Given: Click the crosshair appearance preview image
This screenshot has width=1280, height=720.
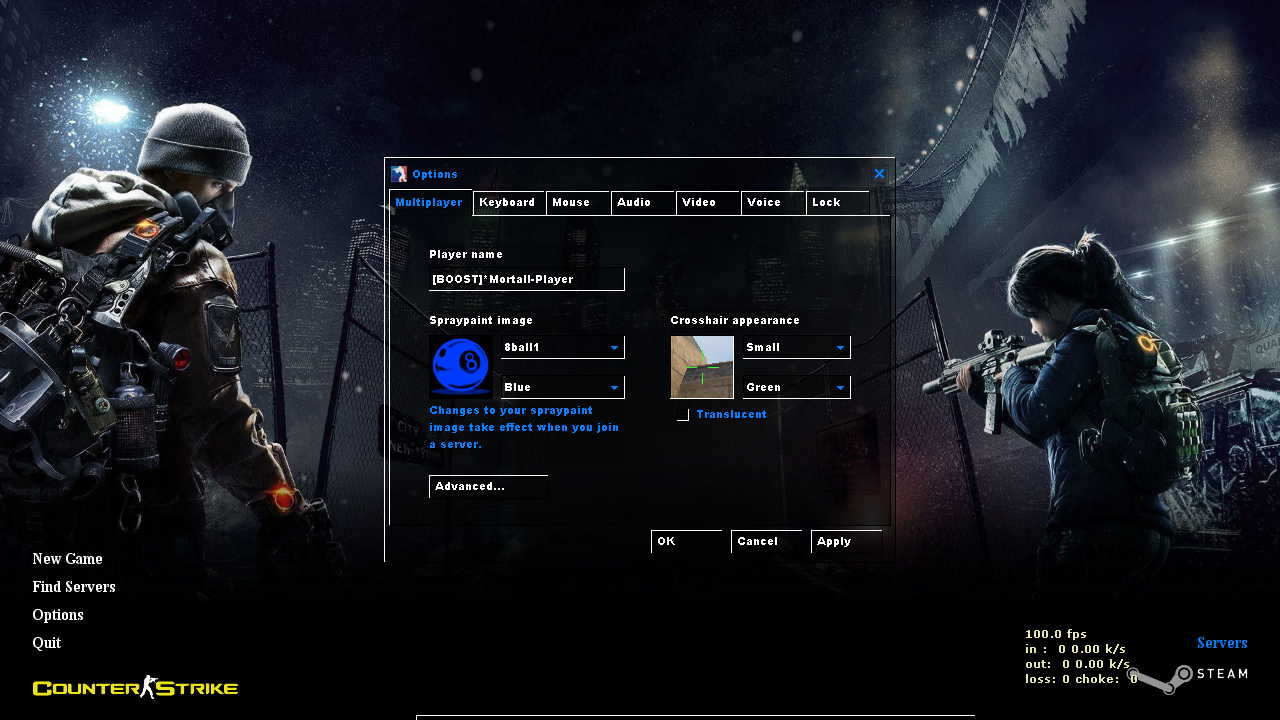Looking at the screenshot, I should click(x=701, y=366).
